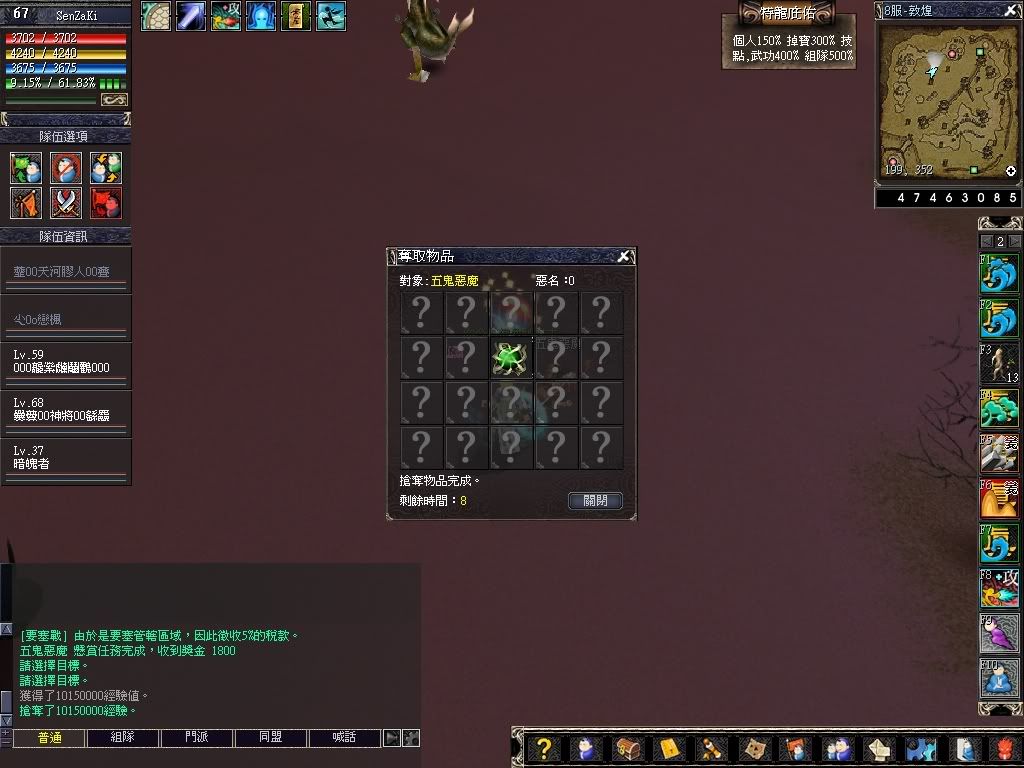This screenshot has height=768, width=1024.
Task: Choose the 喊話 shout chat tab
Action: click(x=344, y=738)
